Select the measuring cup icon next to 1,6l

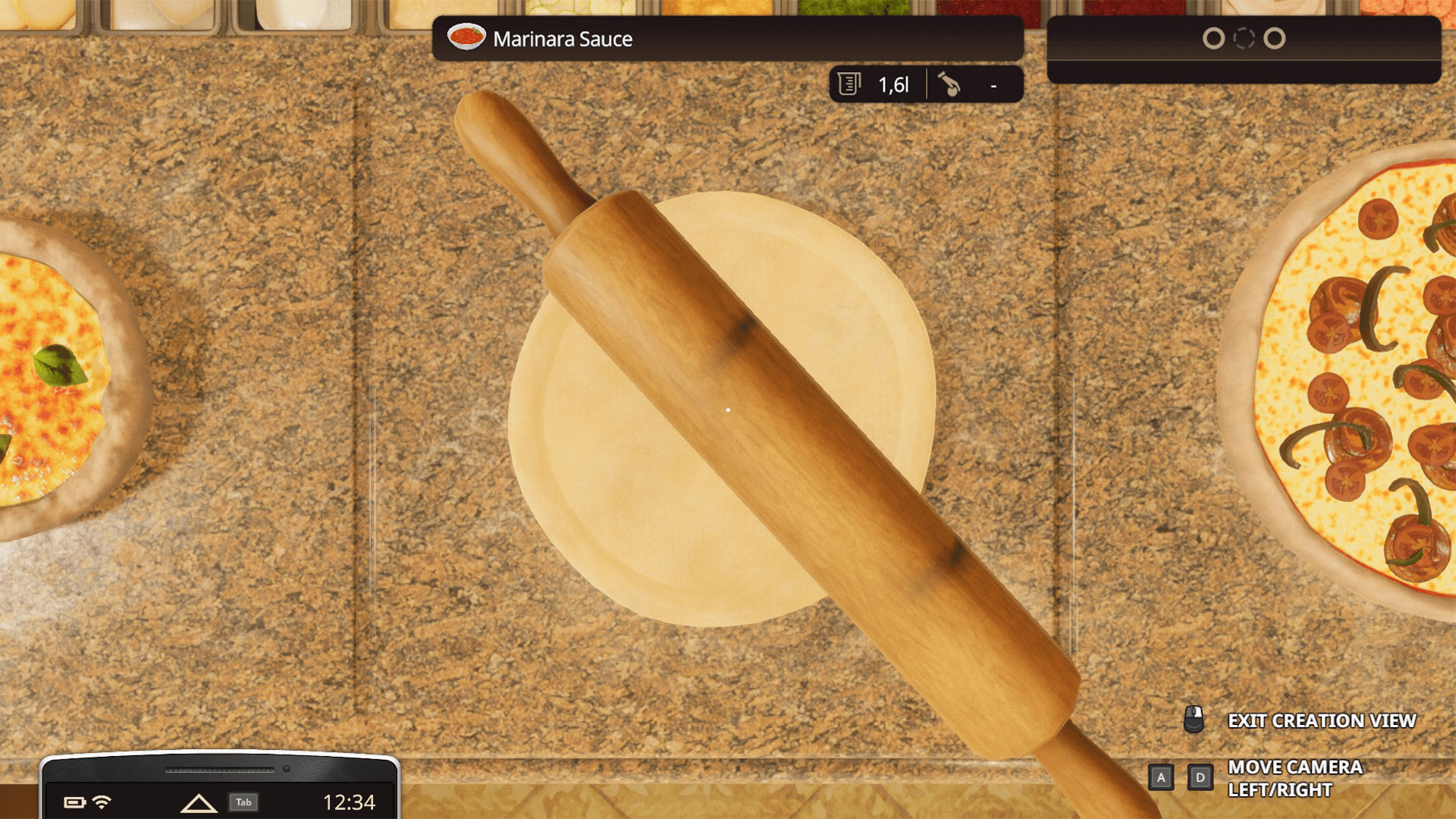(x=849, y=83)
